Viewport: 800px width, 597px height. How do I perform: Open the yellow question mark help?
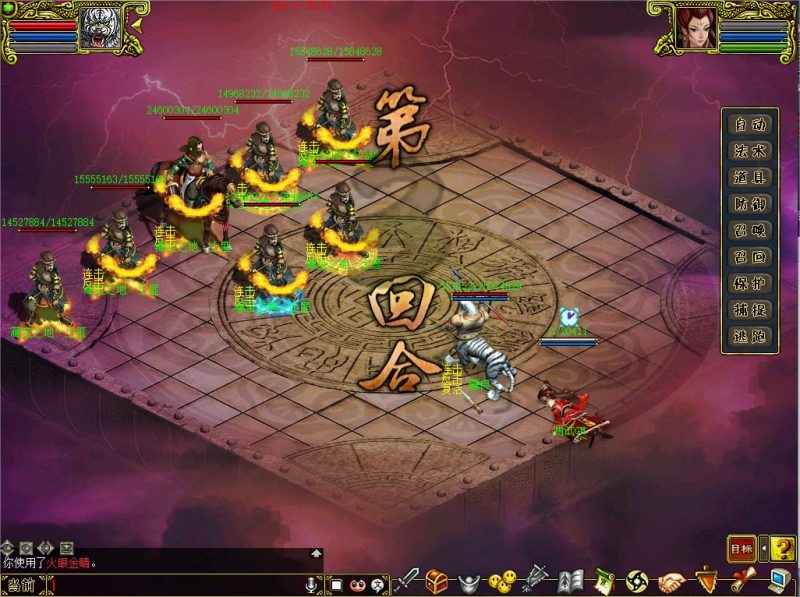(783, 548)
